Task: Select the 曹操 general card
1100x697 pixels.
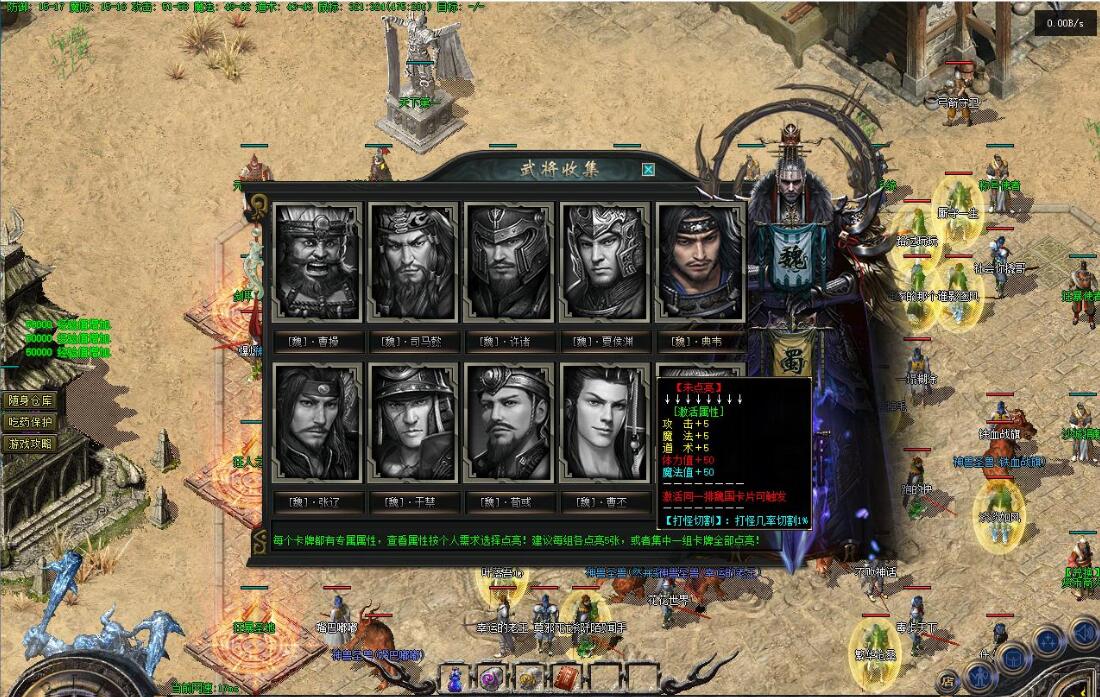Action: point(317,261)
